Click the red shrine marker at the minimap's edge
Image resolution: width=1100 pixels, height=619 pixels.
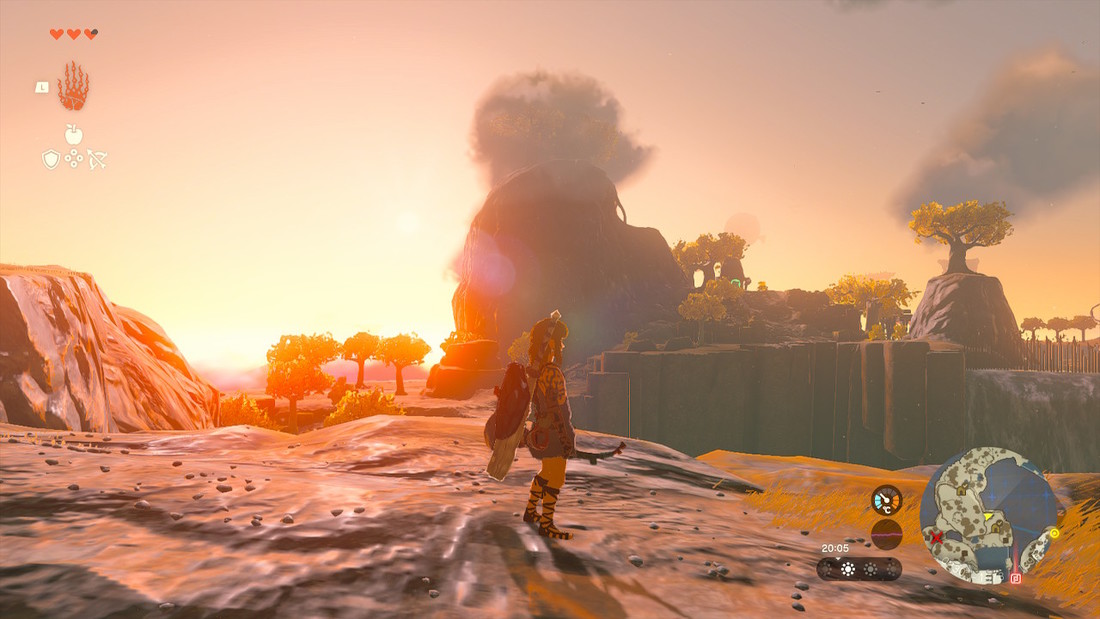(1016, 578)
